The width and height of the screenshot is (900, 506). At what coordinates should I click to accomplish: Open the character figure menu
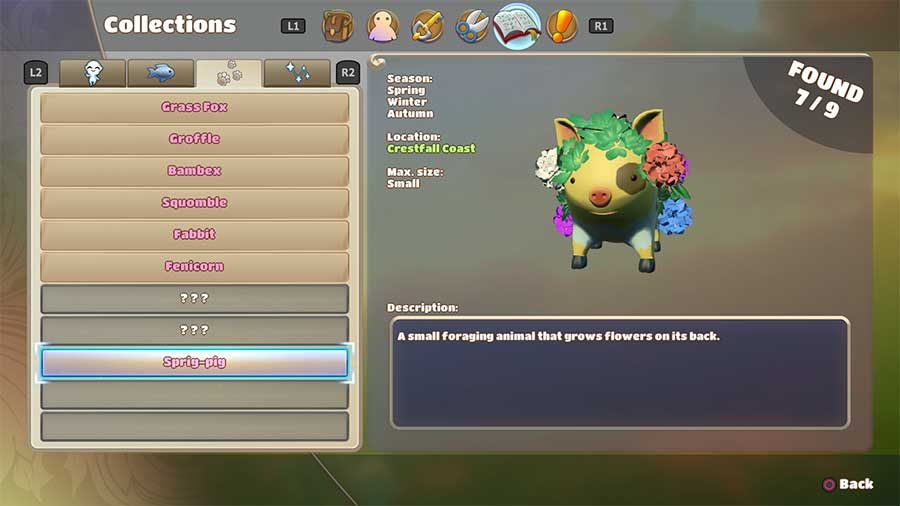[383, 25]
